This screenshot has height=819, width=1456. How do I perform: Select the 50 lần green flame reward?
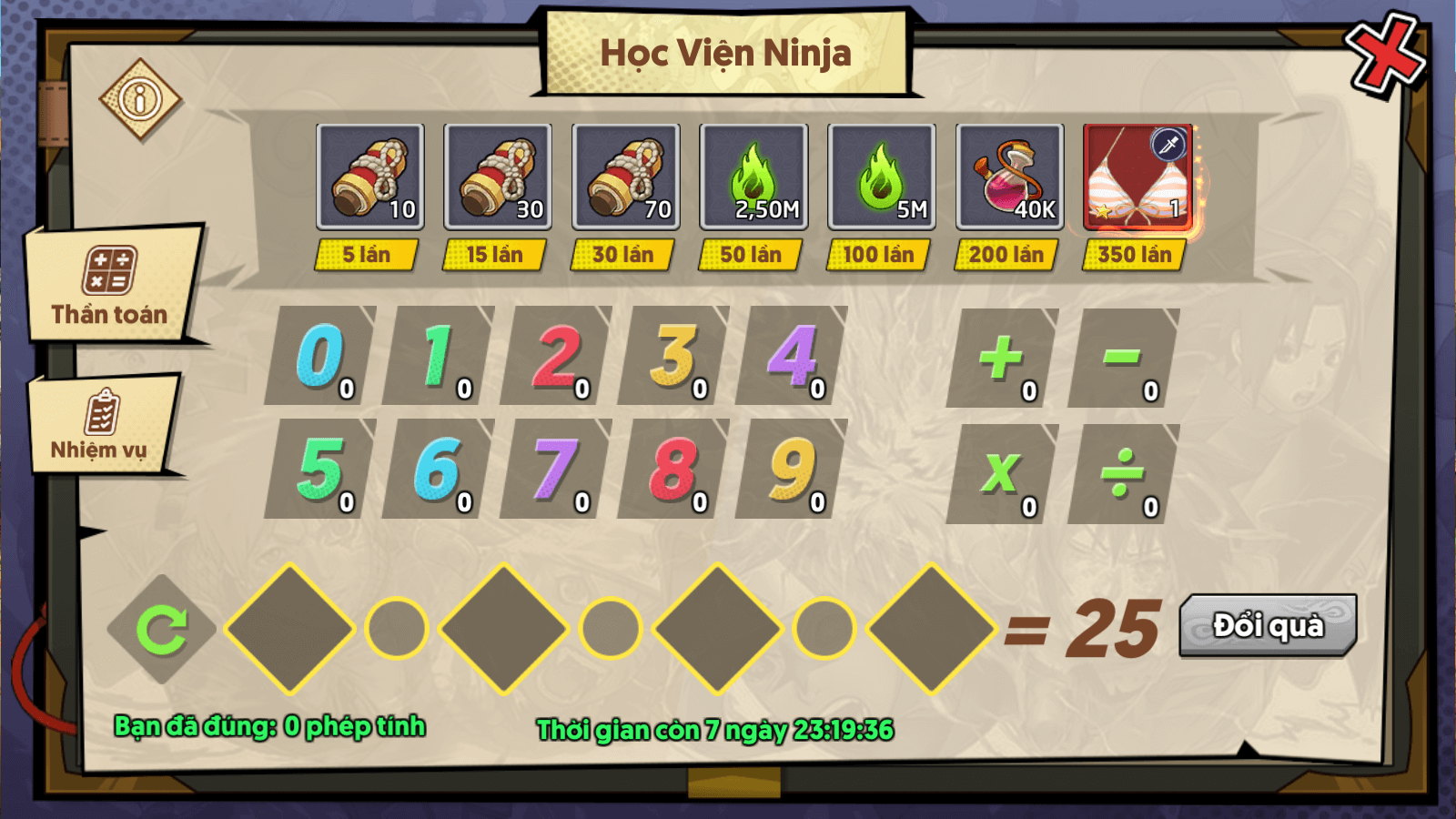tap(753, 177)
